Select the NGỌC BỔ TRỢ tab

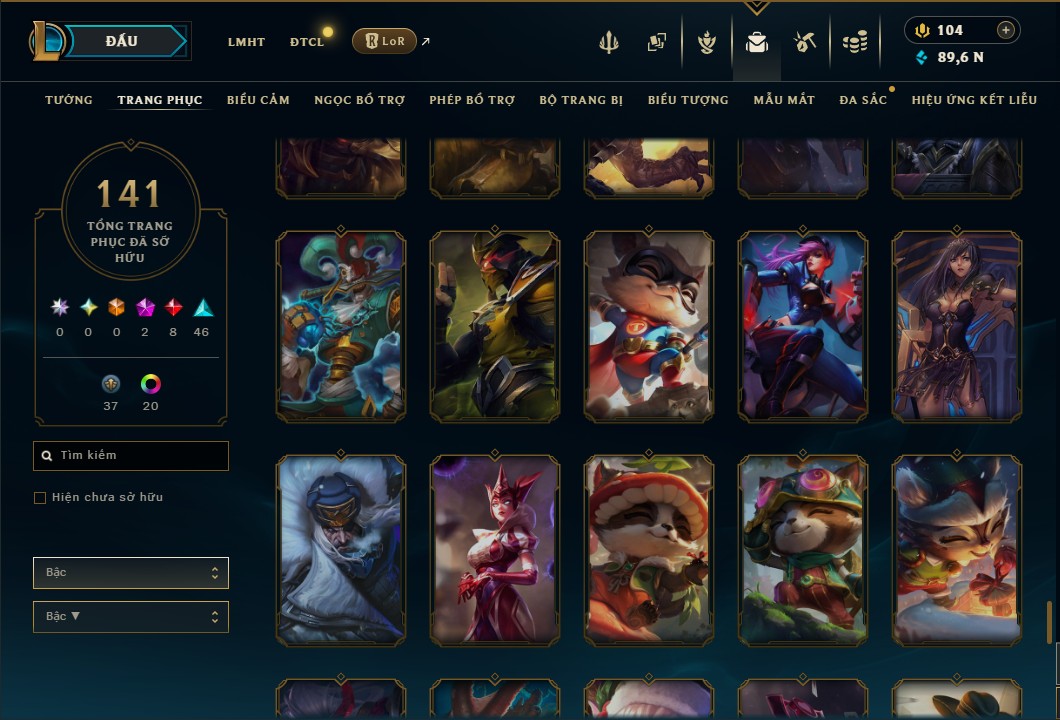(359, 100)
